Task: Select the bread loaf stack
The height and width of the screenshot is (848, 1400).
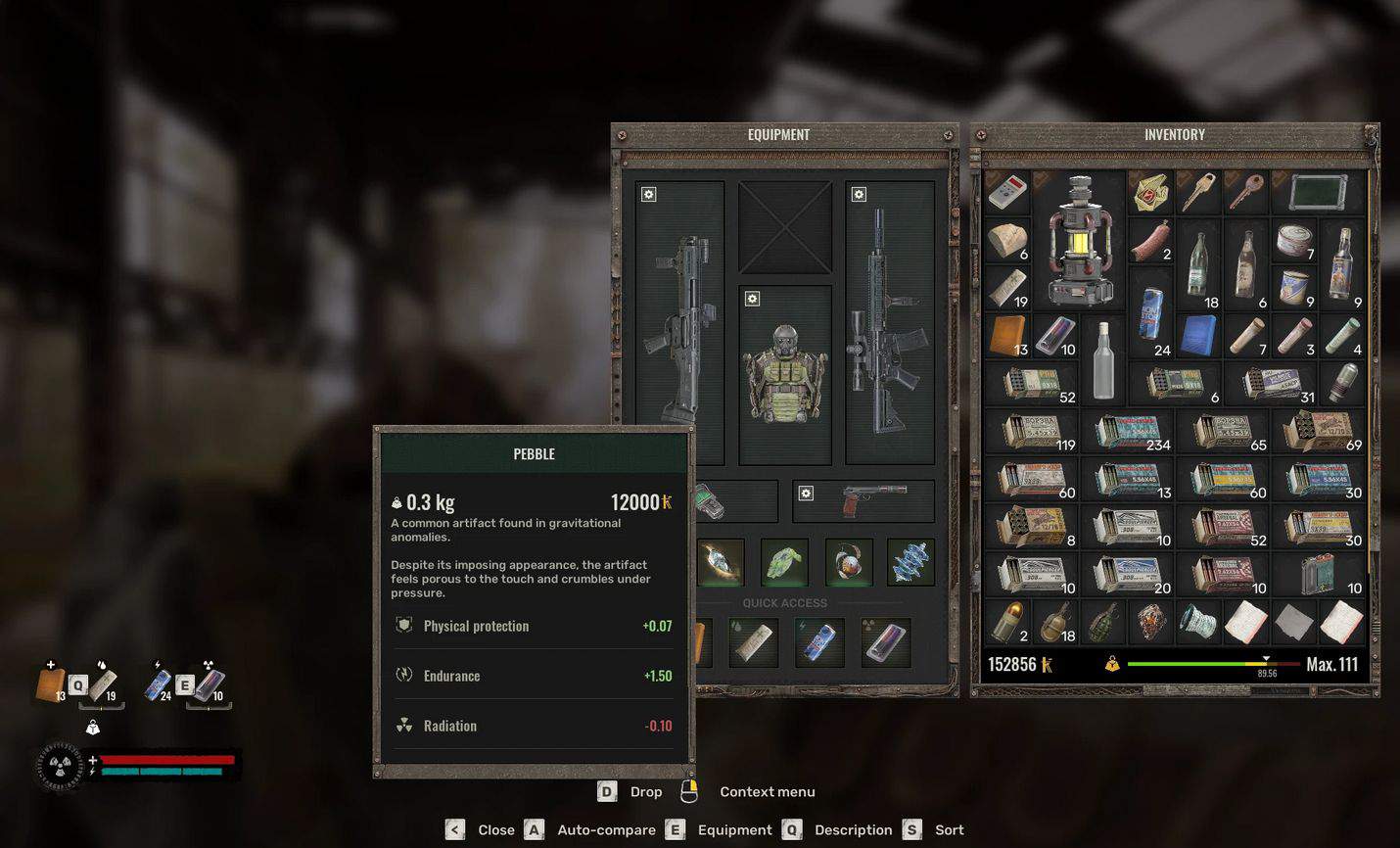Action: 1007,241
